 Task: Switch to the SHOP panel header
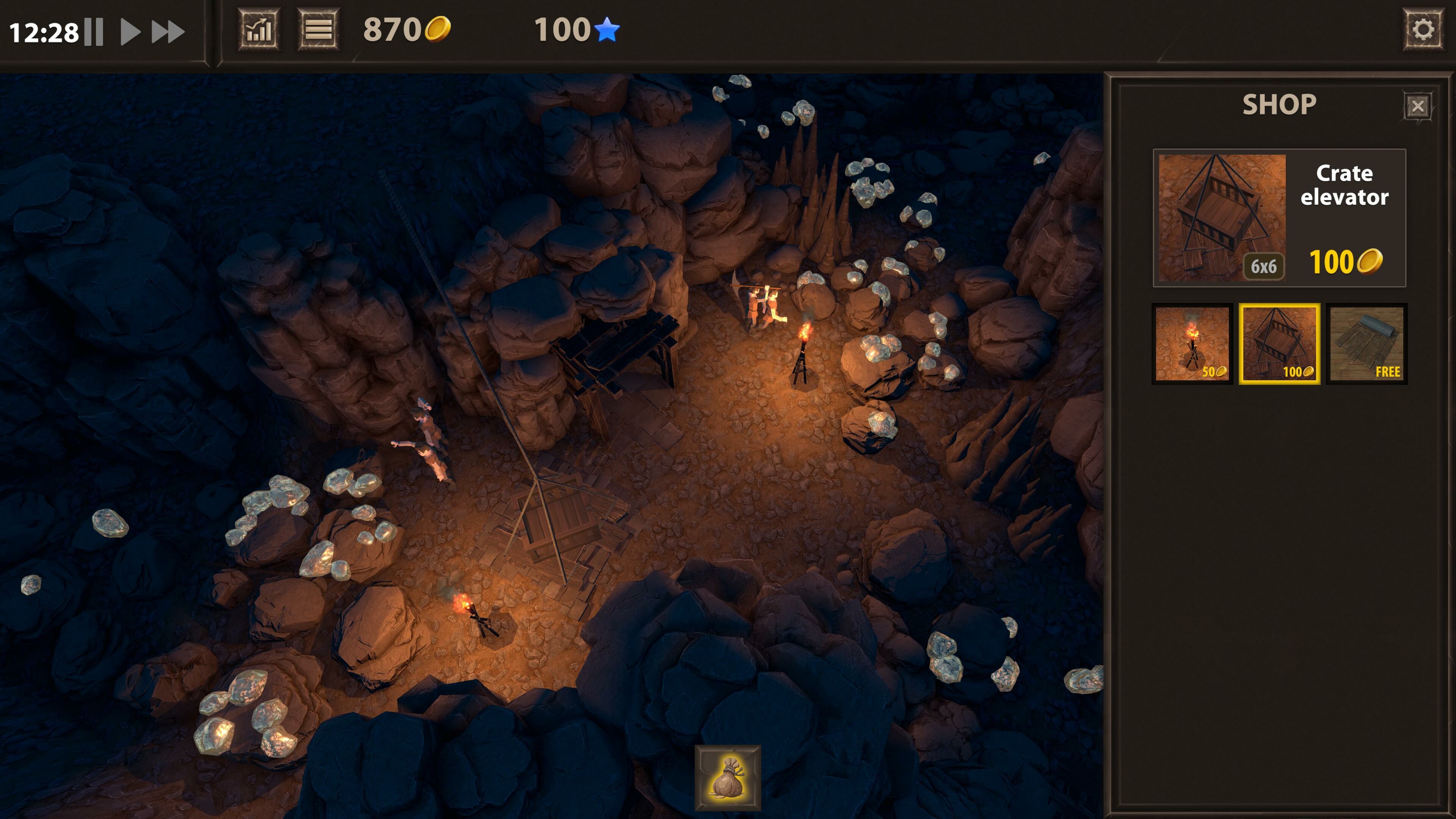[1280, 104]
